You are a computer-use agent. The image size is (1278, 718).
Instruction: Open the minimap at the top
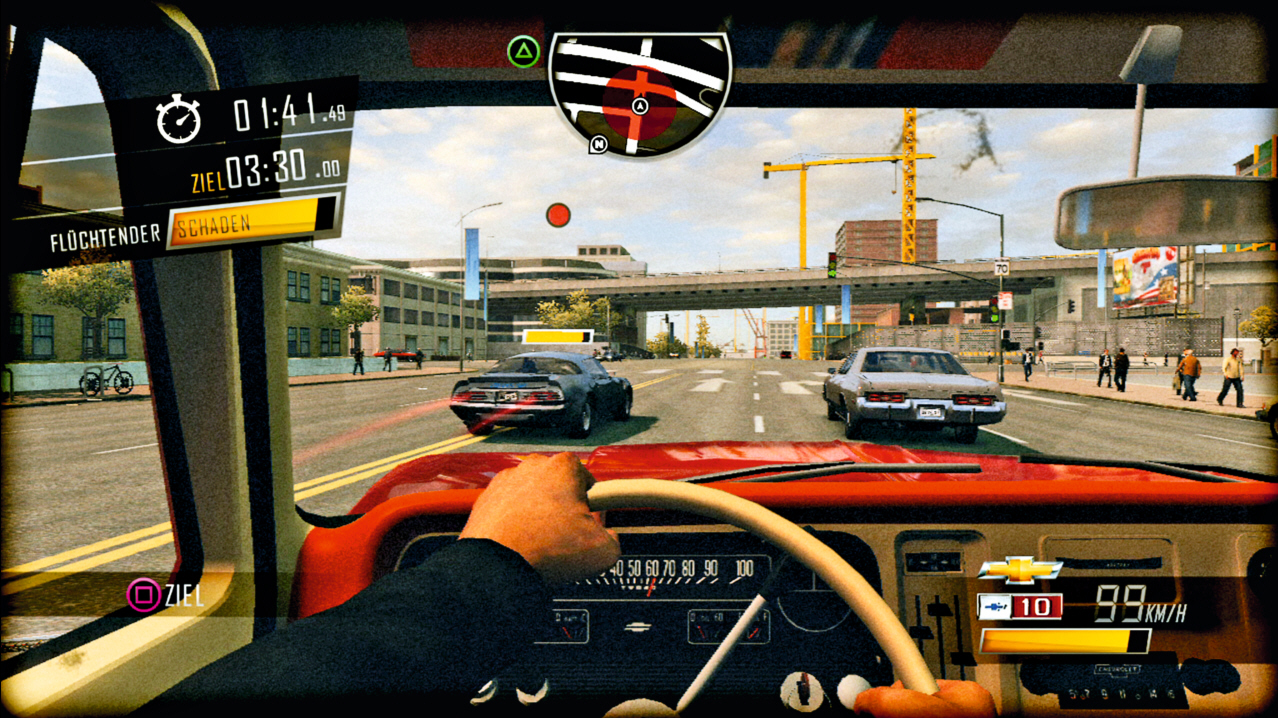tap(640, 90)
